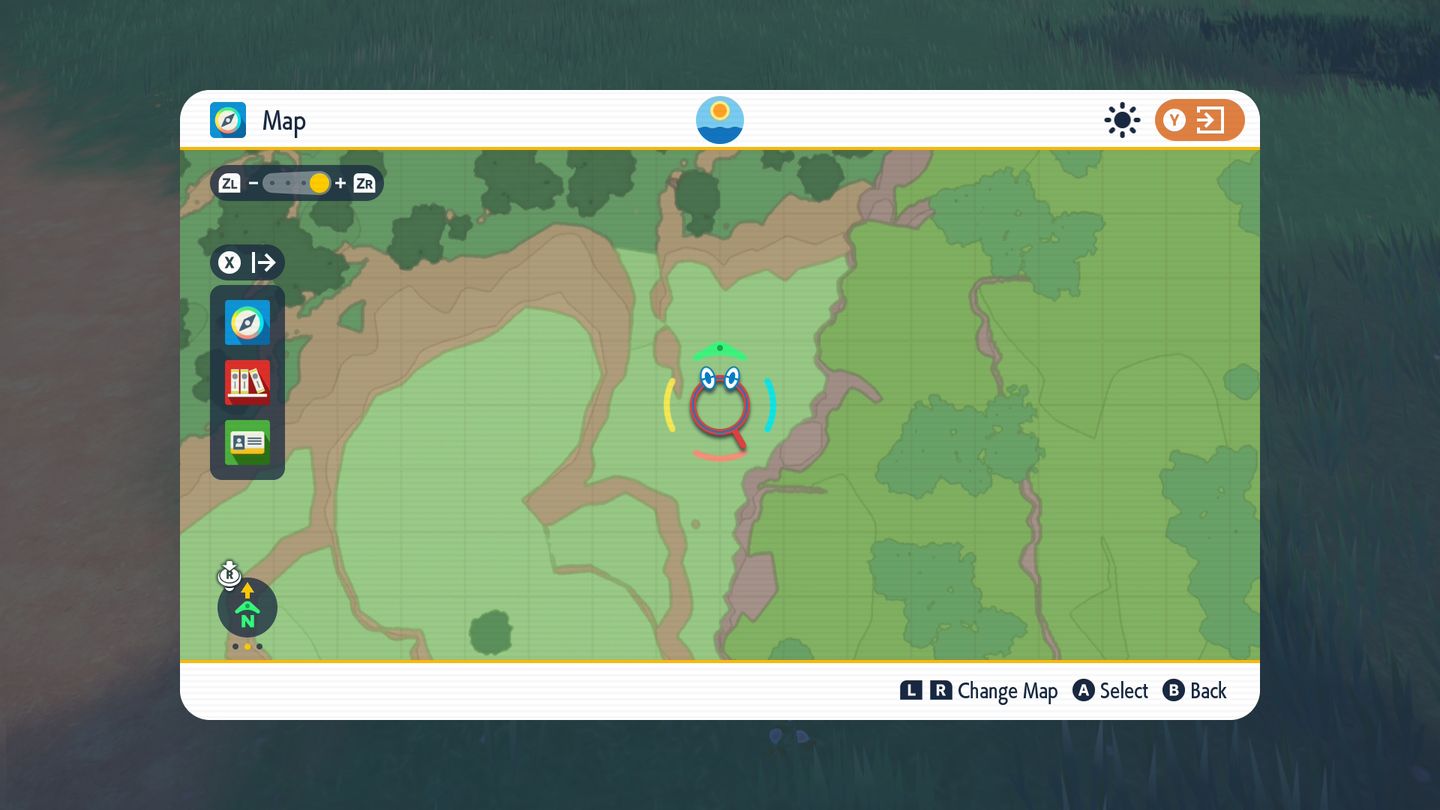Click the sun weather icon
This screenshot has height=810, width=1440.
[x=1122, y=121]
